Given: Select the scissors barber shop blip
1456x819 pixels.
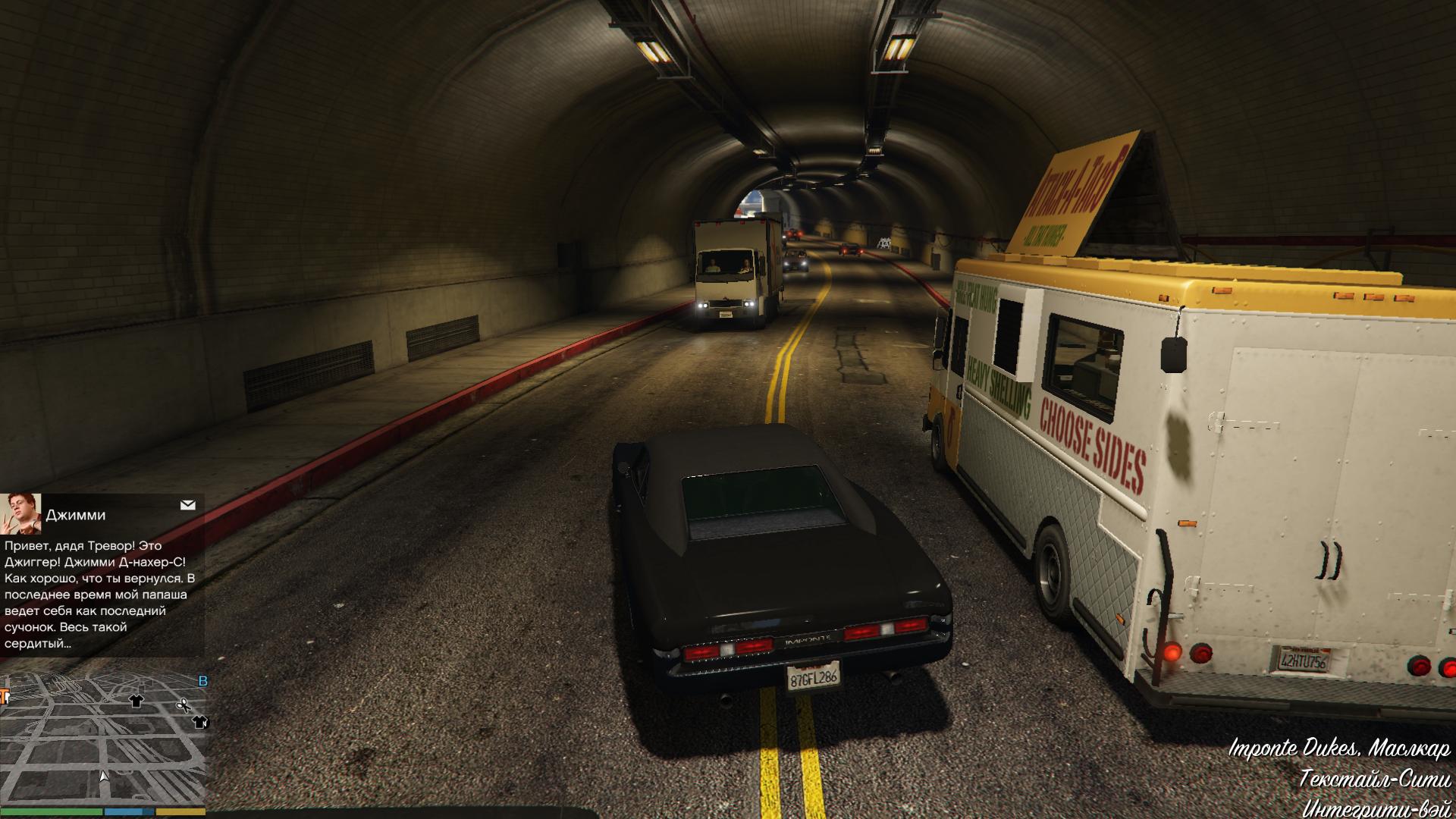Looking at the screenshot, I should click(x=183, y=706).
